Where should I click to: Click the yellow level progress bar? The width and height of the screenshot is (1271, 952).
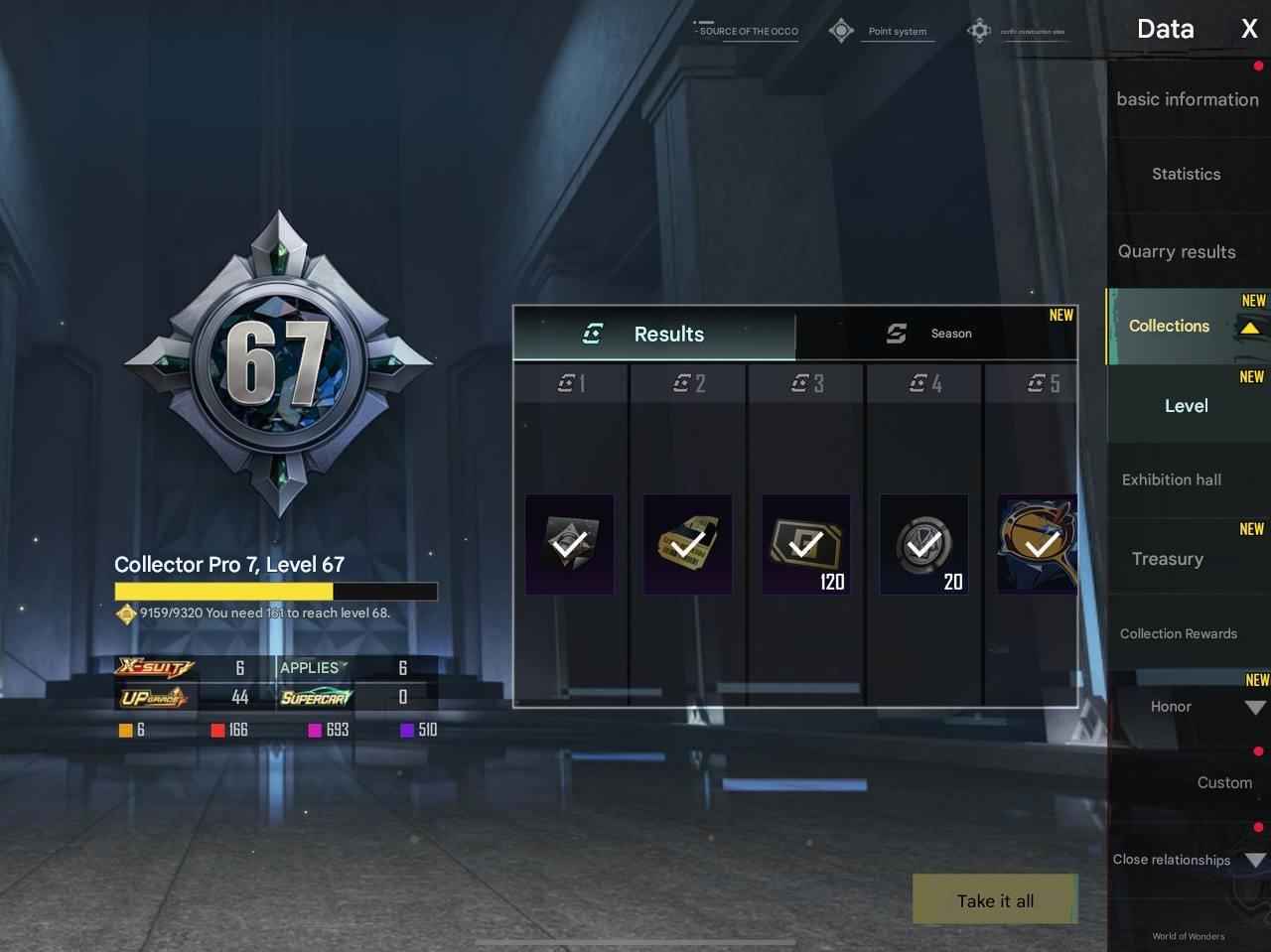275,591
